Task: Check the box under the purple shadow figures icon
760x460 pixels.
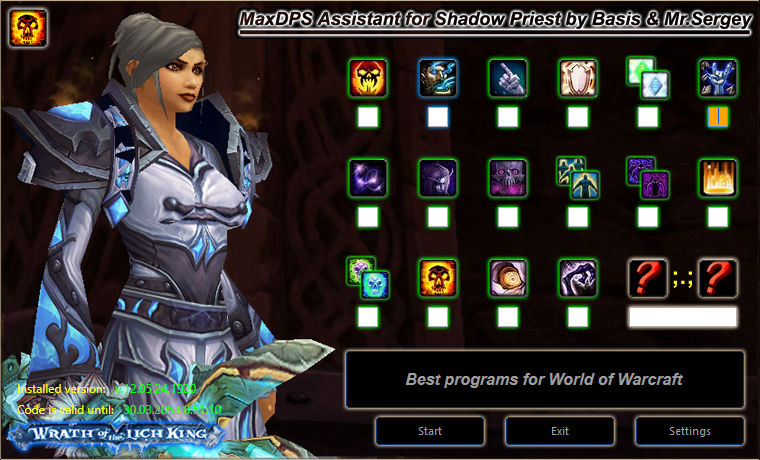Action: tap(647, 216)
